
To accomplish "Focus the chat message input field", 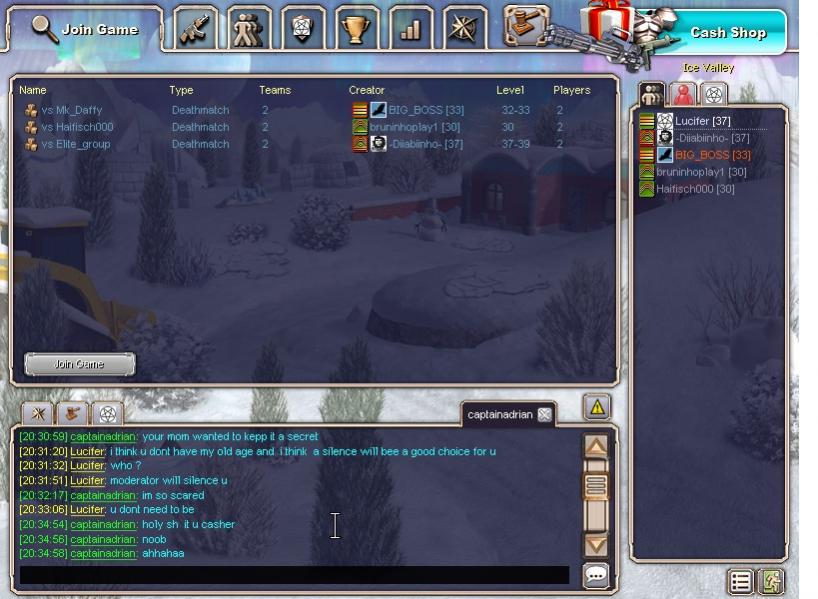I will (294, 575).
